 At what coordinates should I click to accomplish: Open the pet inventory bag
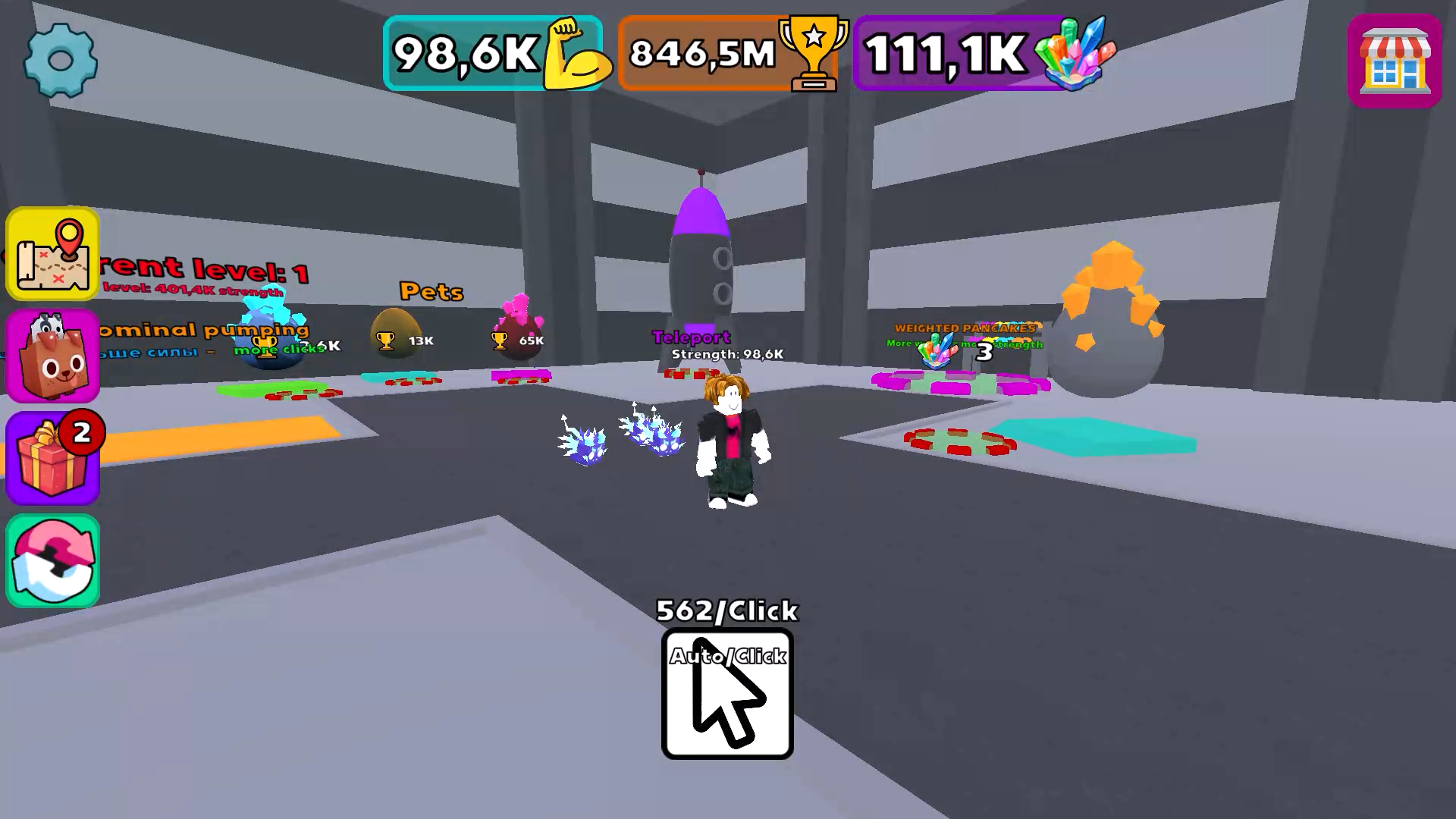(x=52, y=355)
